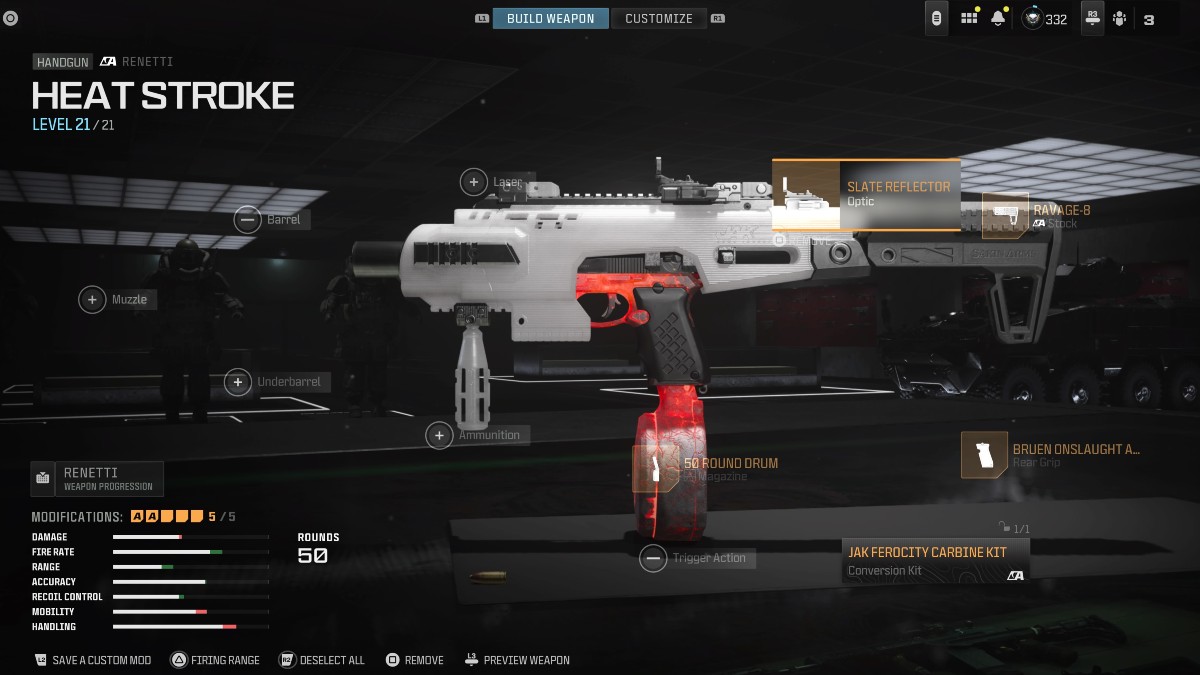
Task: Save a custom mod
Action: pos(93,660)
